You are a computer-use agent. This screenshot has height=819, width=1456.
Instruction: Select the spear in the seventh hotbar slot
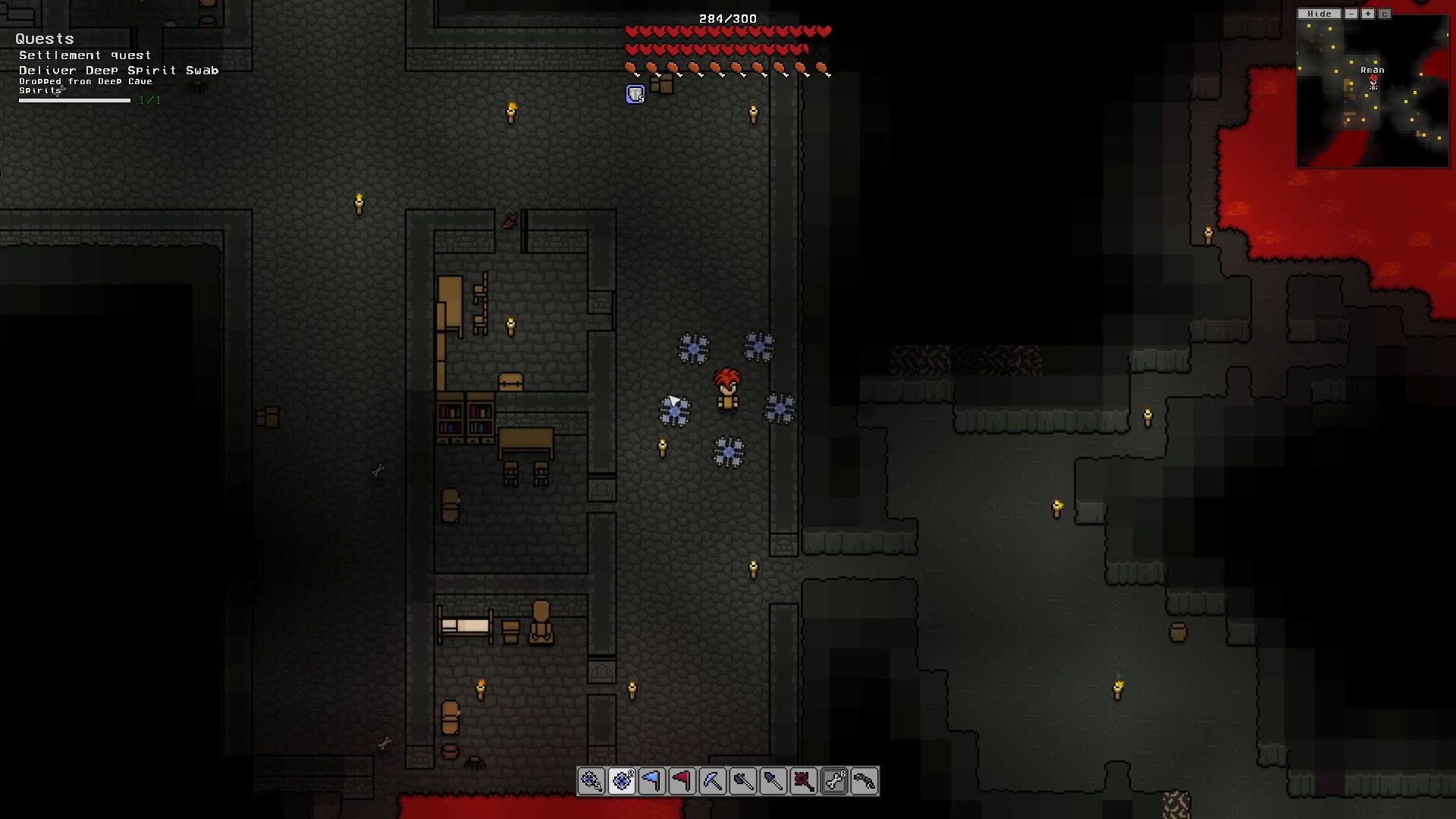click(774, 782)
